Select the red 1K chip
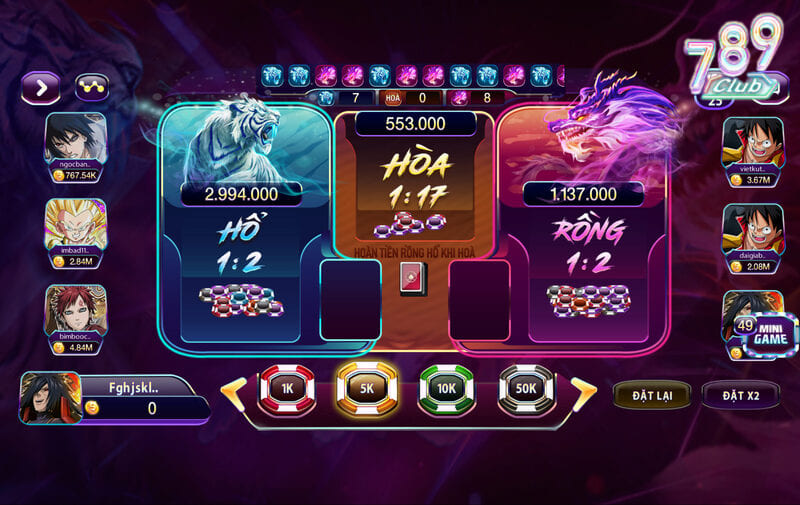 286,389
